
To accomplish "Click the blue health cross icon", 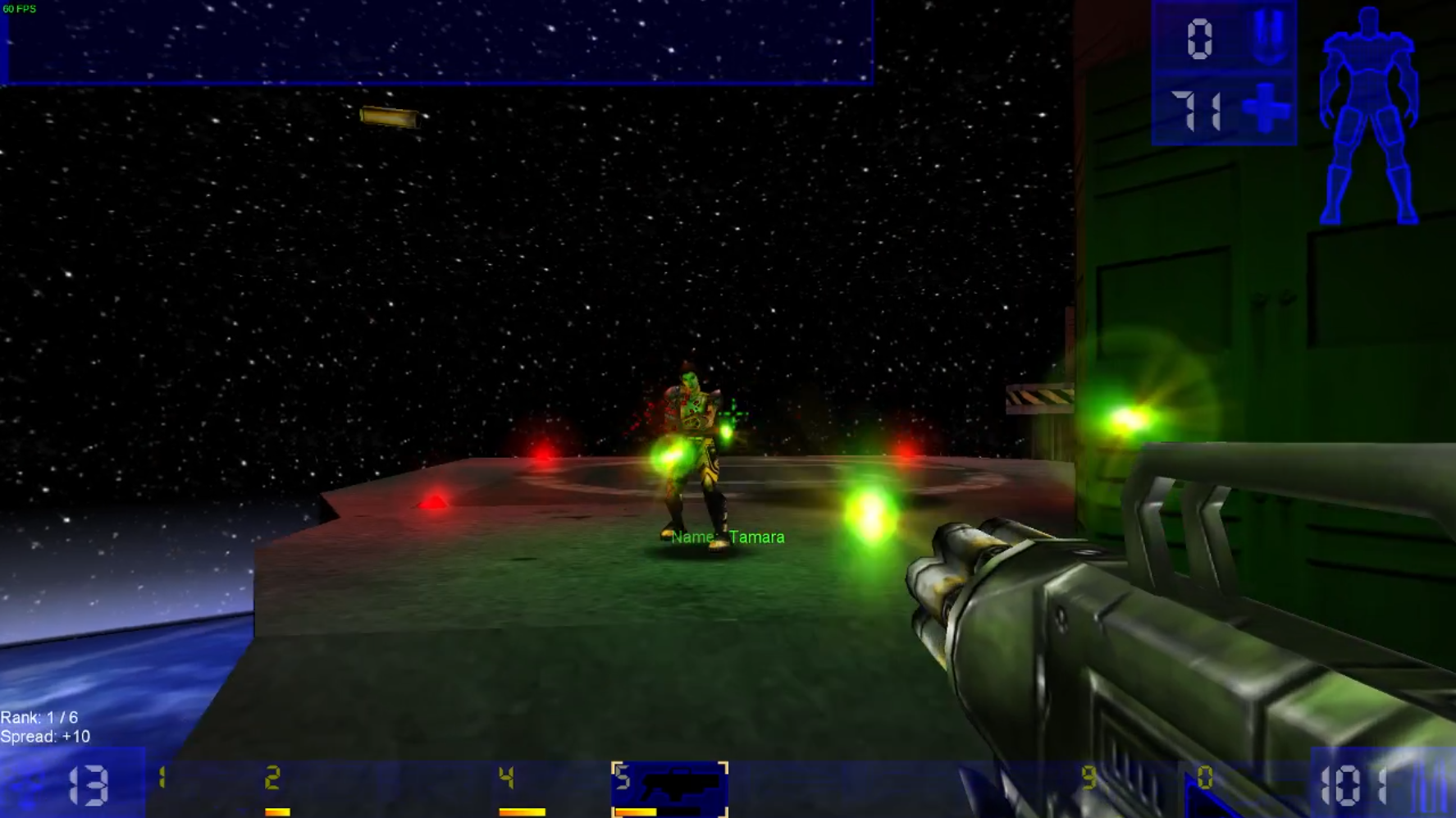I will (1266, 108).
